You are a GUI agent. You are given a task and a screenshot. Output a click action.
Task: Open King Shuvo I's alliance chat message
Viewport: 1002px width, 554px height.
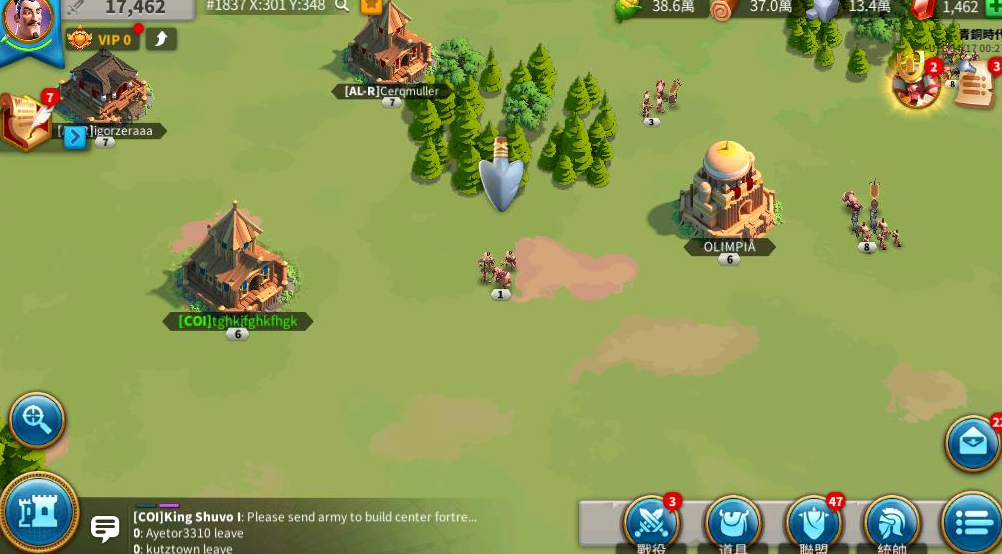(305, 517)
